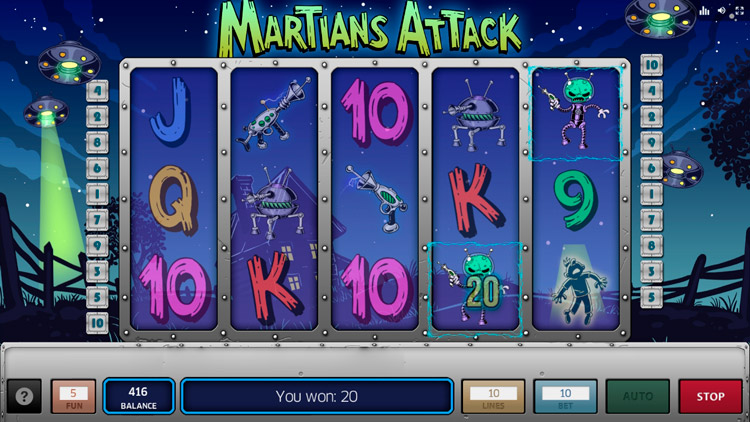Screen dimensions: 750x422
Task: Activate the AUTO spin button
Action: [637, 396]
